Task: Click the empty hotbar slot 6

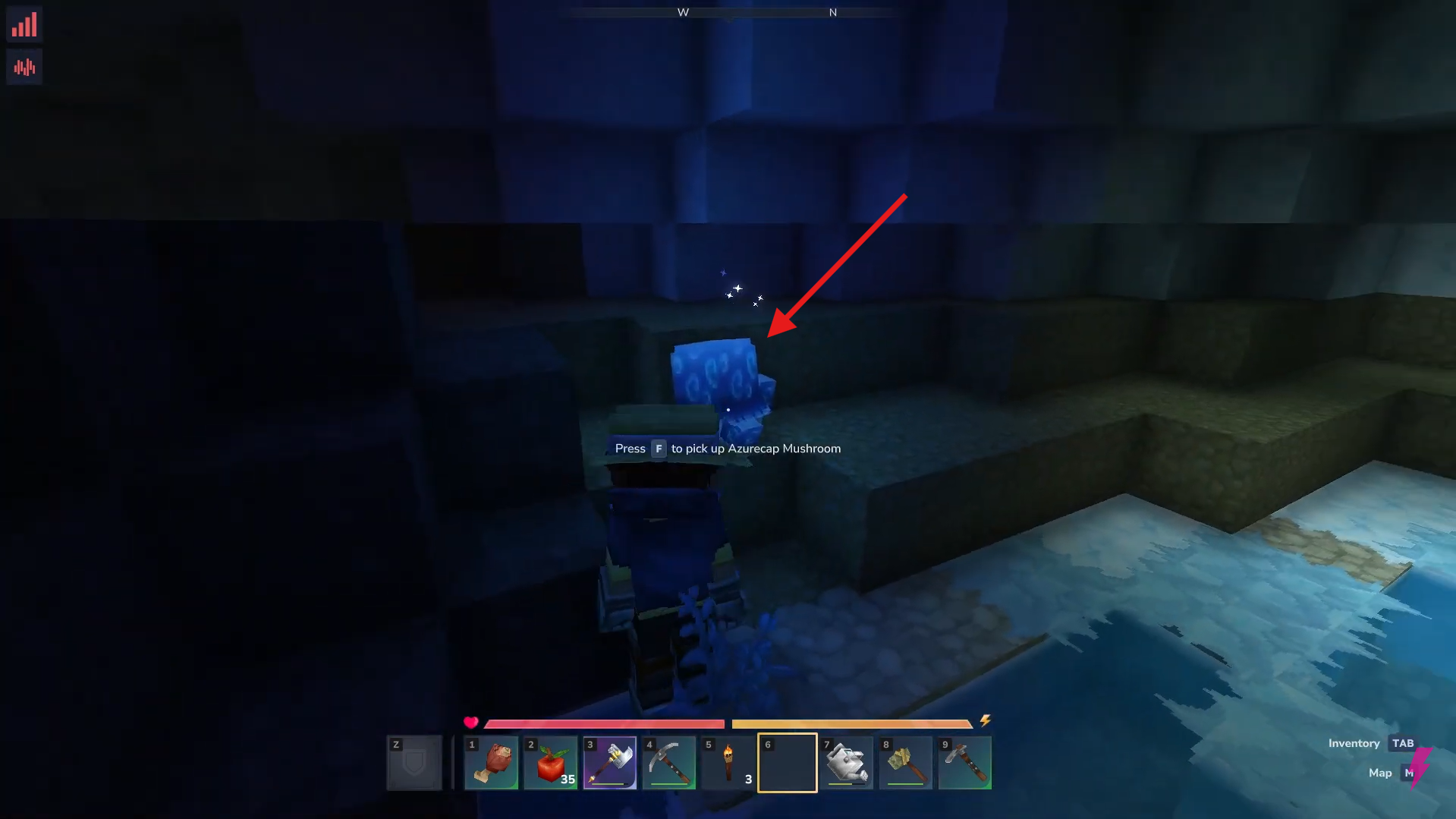Action: click(x=787, y=762)
